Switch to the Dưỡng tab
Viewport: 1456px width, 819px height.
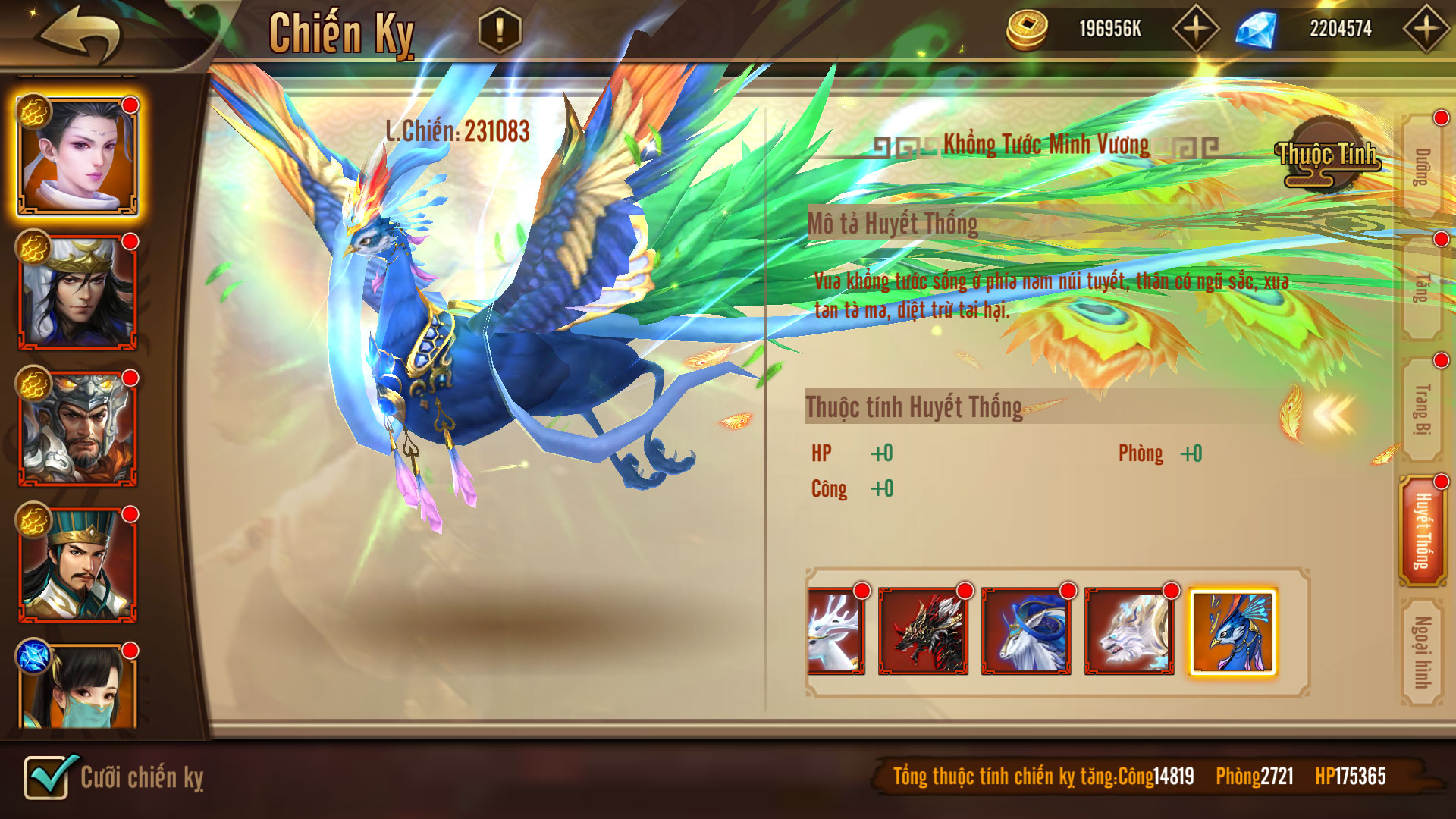[x=1422, y=167]
